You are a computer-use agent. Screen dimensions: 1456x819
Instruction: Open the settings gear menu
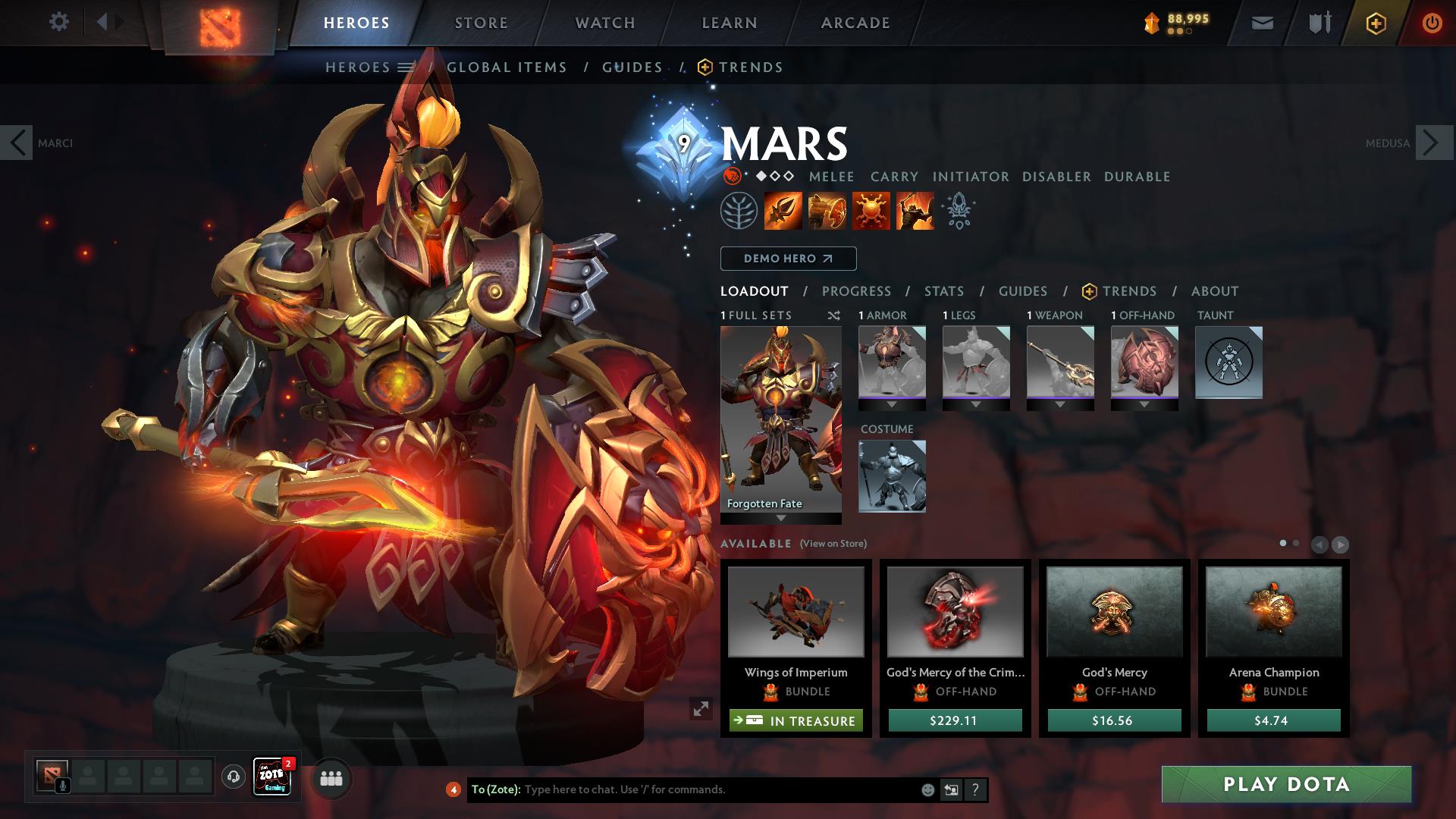tap(58, 22)
